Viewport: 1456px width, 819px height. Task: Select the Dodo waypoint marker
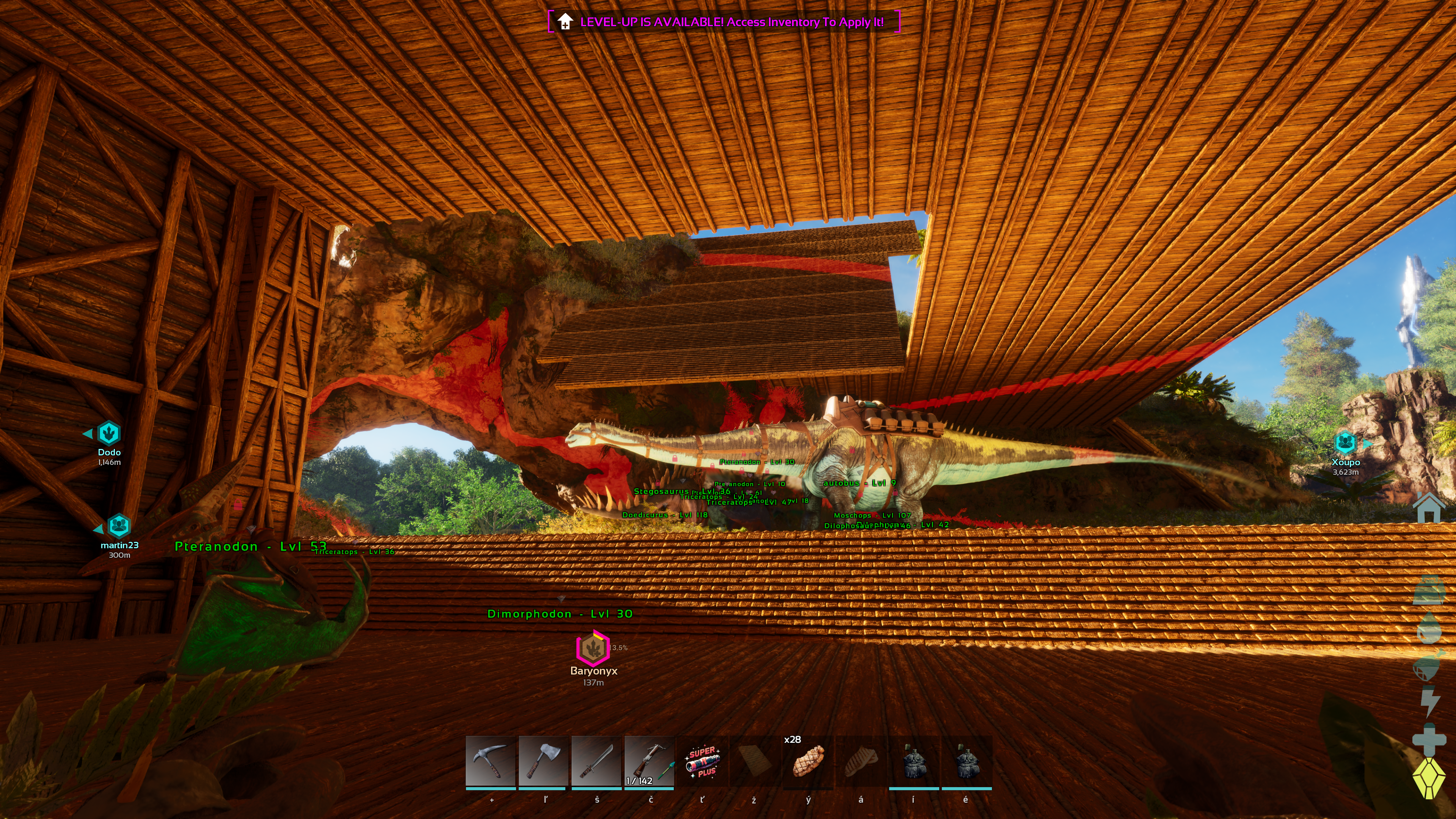tap(108, 433)
